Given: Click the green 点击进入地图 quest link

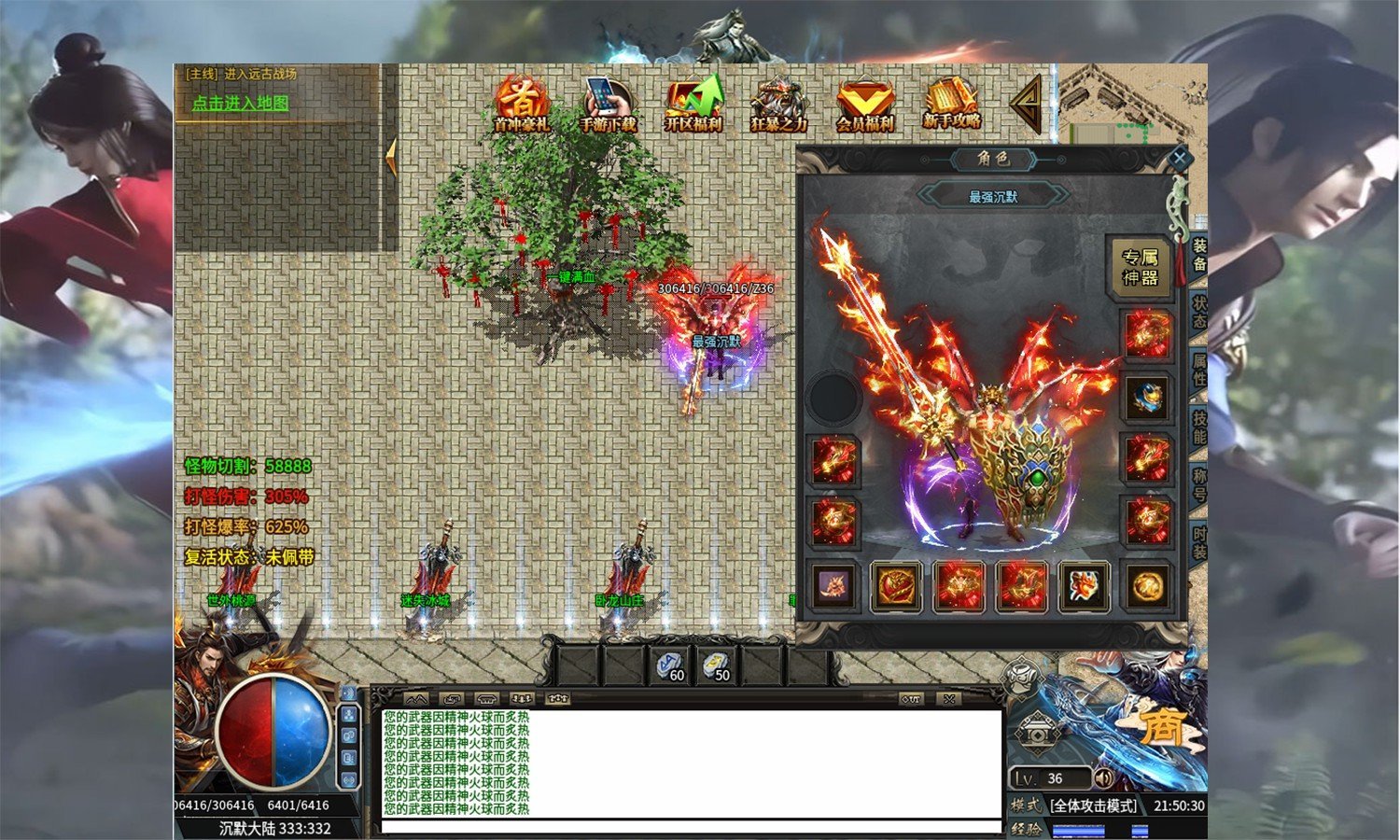Looking at the screenshot, I should (240, 104).
